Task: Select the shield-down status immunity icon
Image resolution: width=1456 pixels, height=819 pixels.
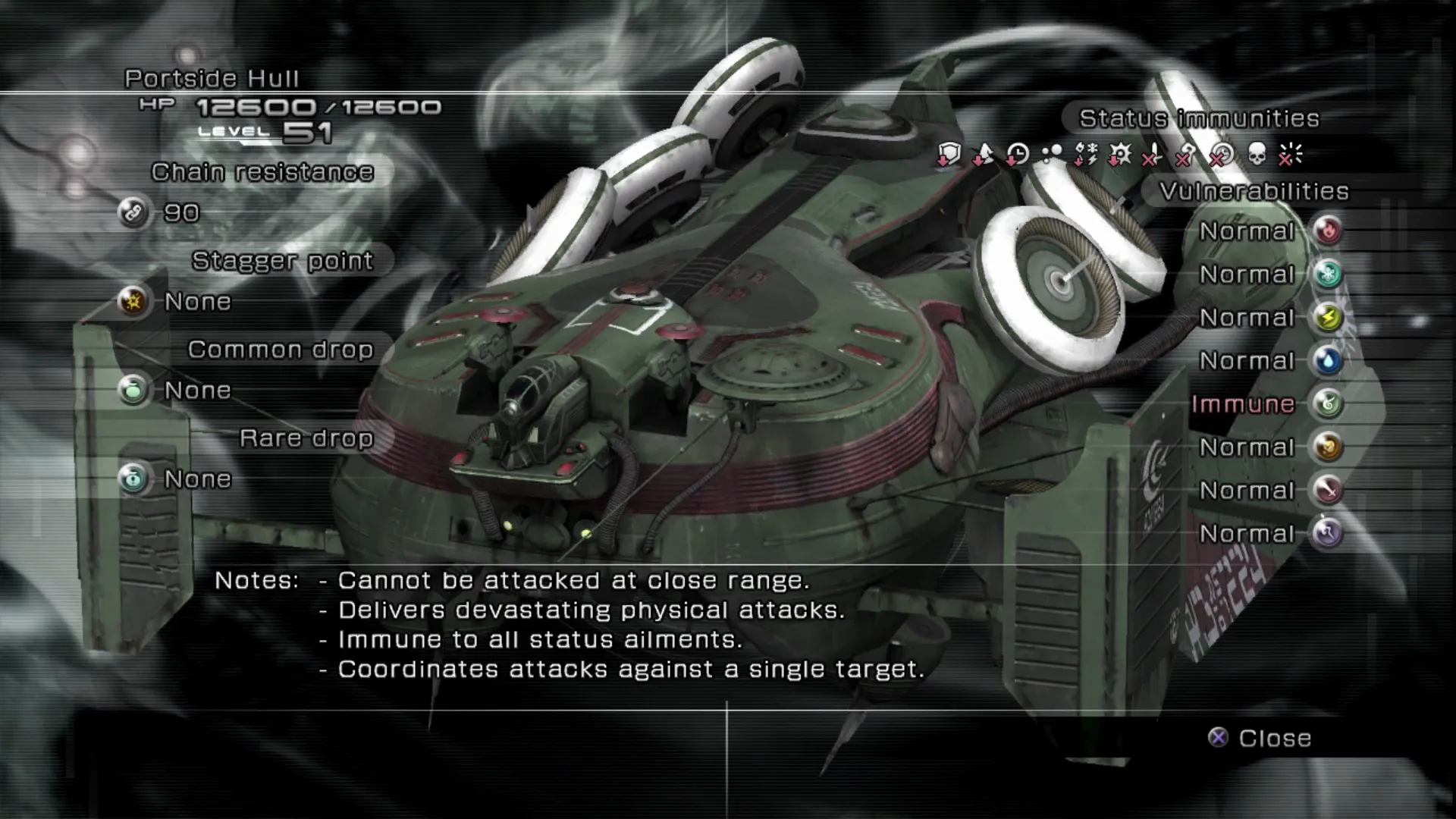Action: 949,155
